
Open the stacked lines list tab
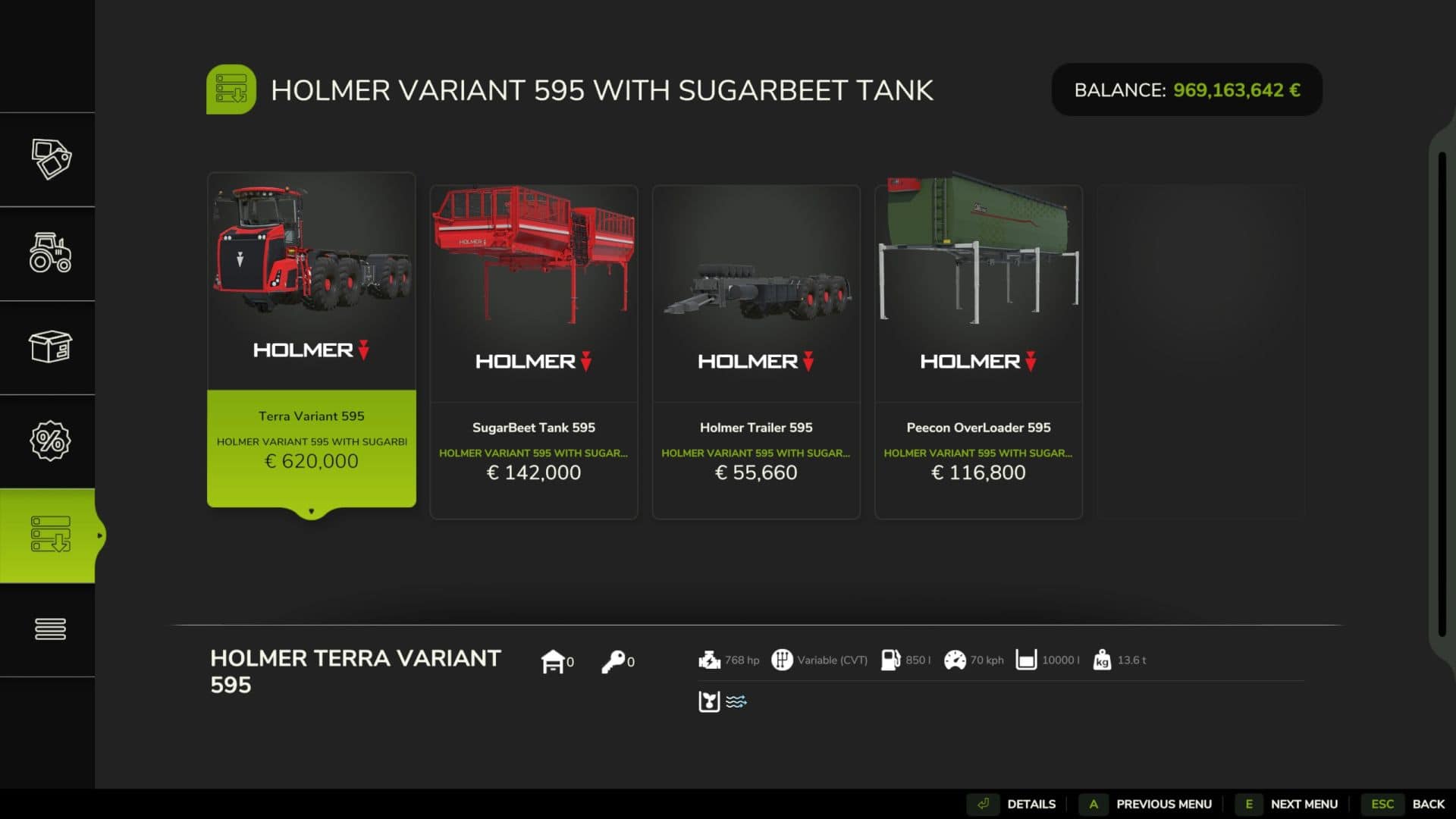point(50,629)
